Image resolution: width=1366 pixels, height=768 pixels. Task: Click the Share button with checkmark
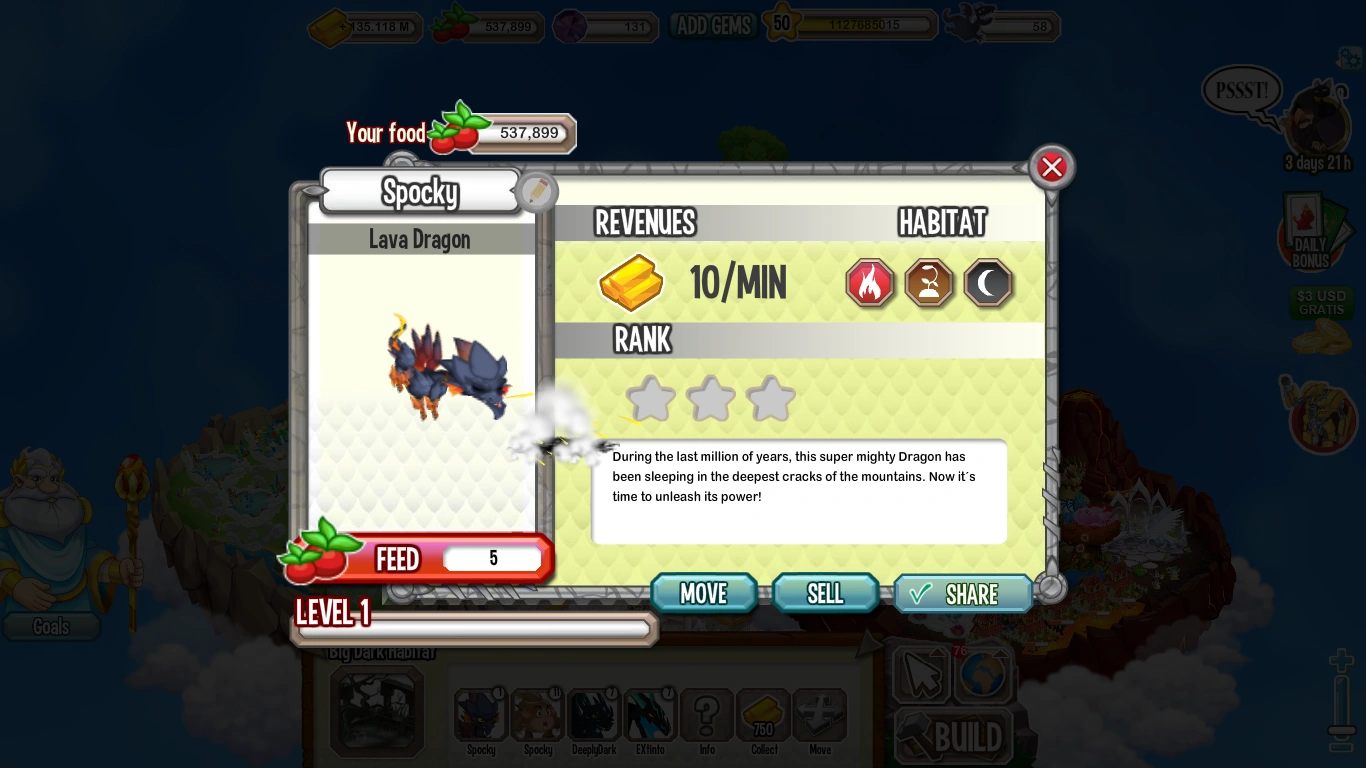click(x=962, y=593)
